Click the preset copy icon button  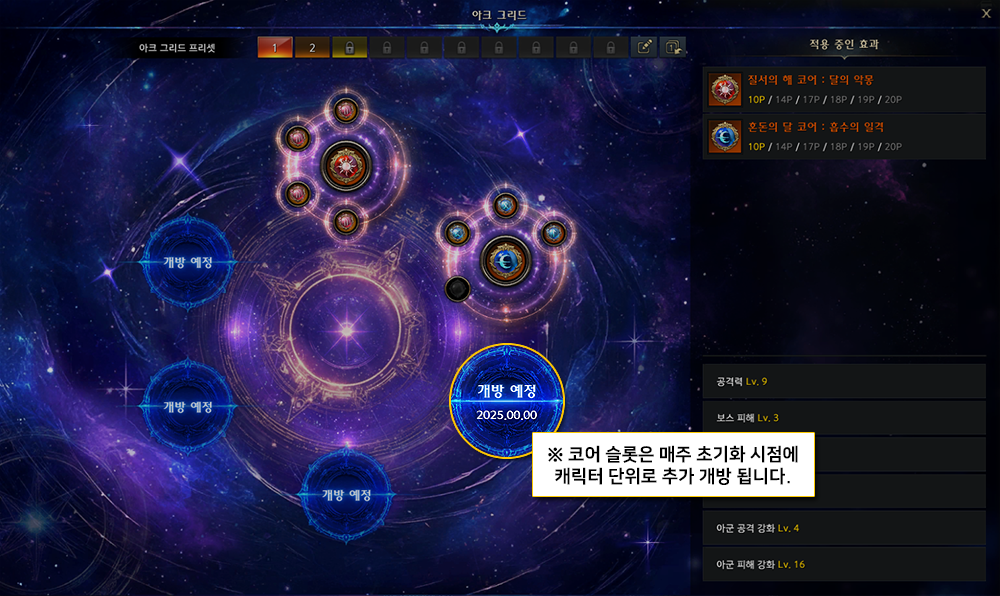[673, 47]
